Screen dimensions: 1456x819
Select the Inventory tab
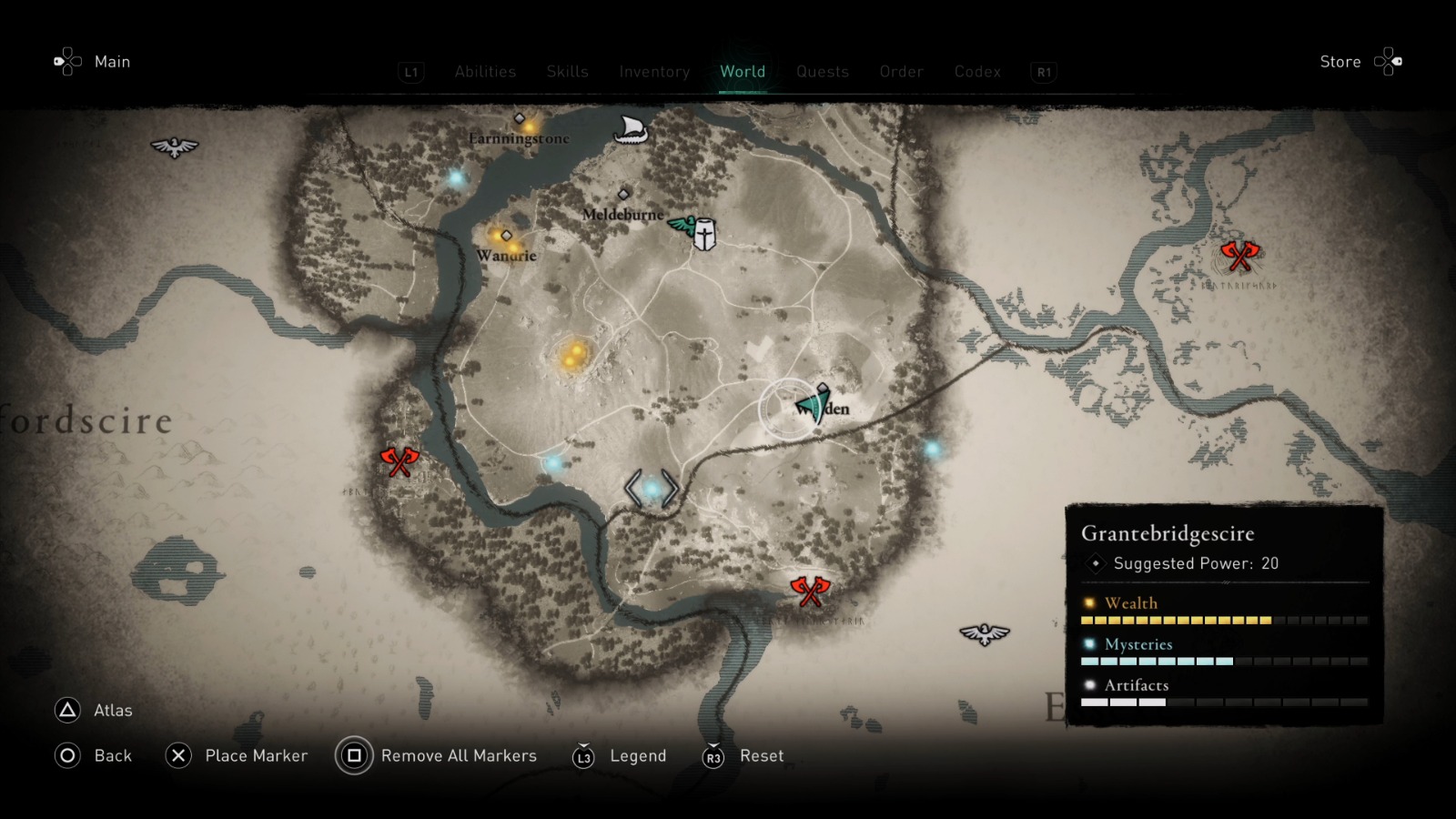pyautogui.click(x=653, y=72)
